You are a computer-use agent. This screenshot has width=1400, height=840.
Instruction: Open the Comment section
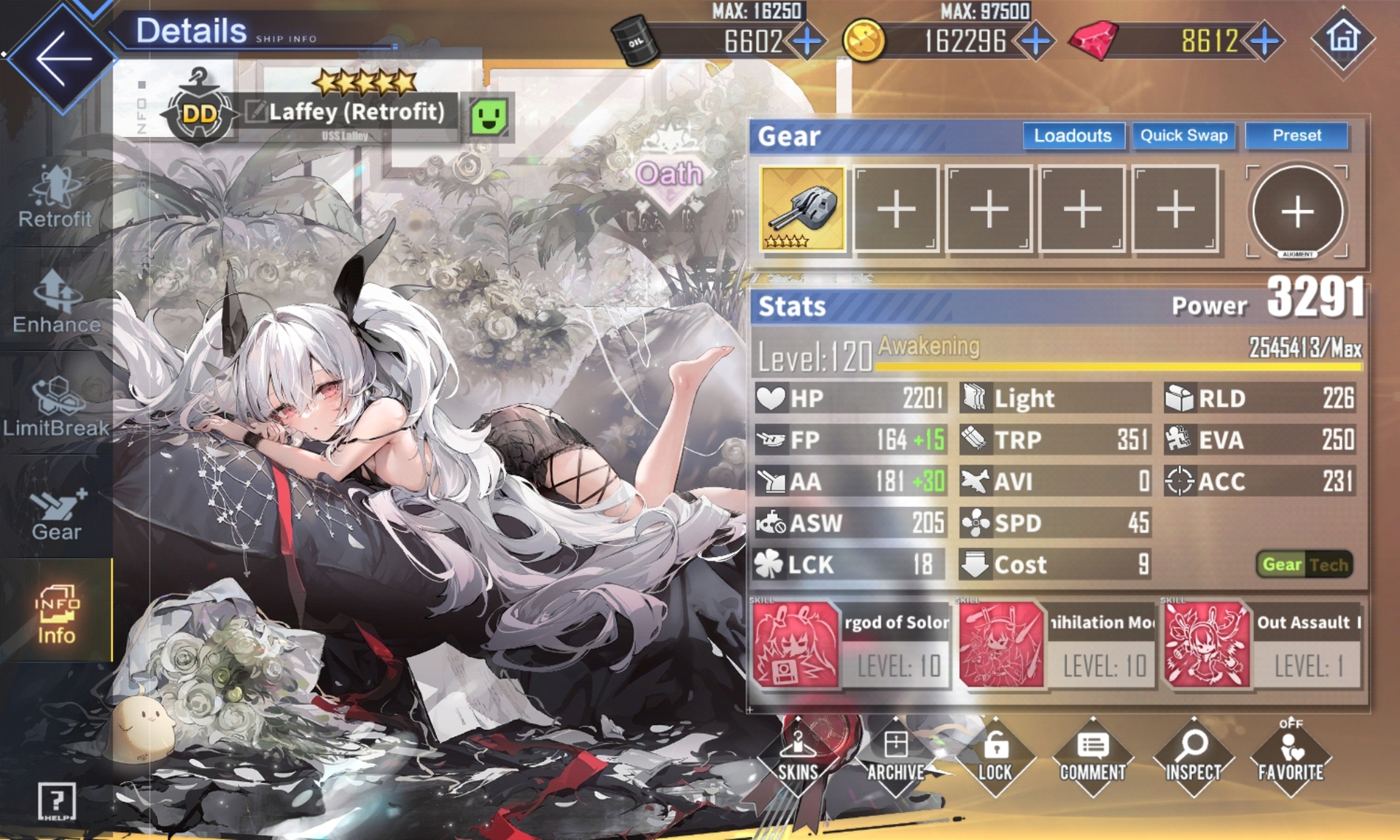1092,757
